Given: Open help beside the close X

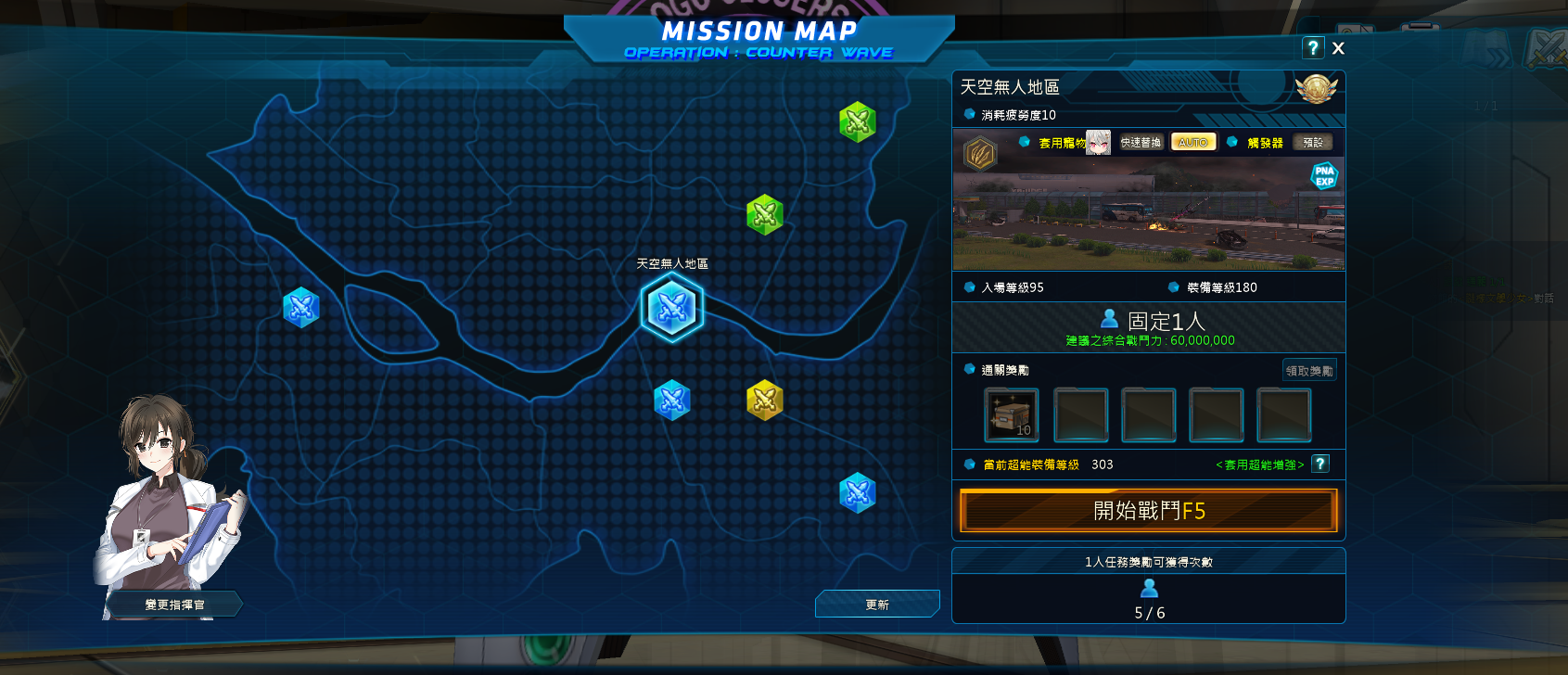Looking at the screenshot, I should pos(1313,48).
